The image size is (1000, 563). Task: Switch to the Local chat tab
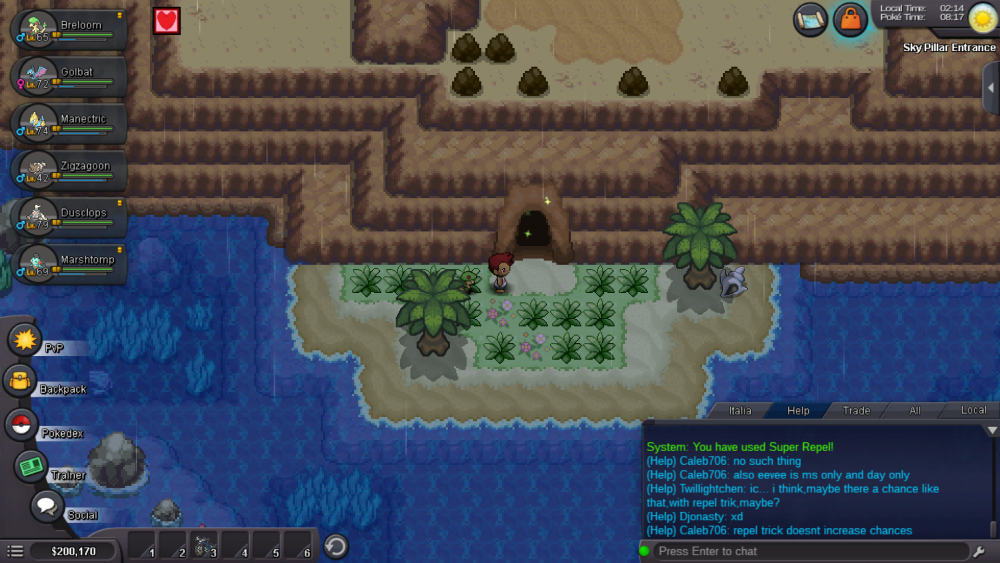[973, 410]
